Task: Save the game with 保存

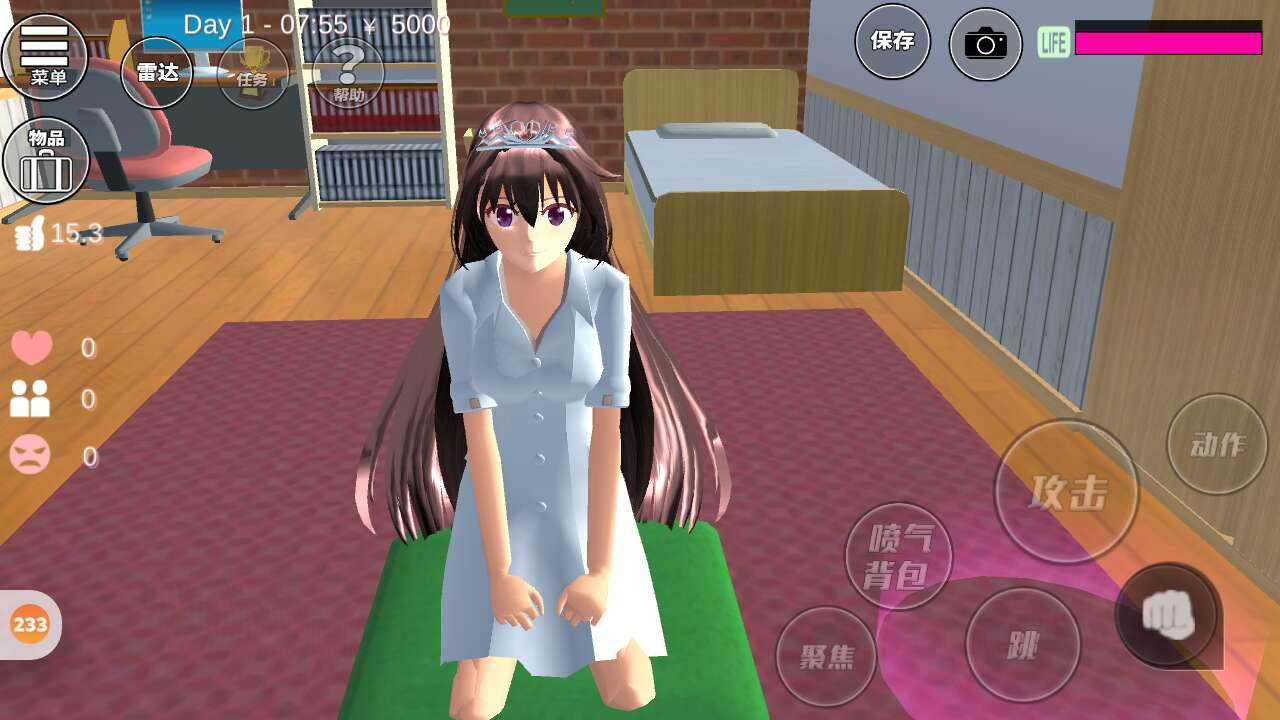Action: (892, 42)
